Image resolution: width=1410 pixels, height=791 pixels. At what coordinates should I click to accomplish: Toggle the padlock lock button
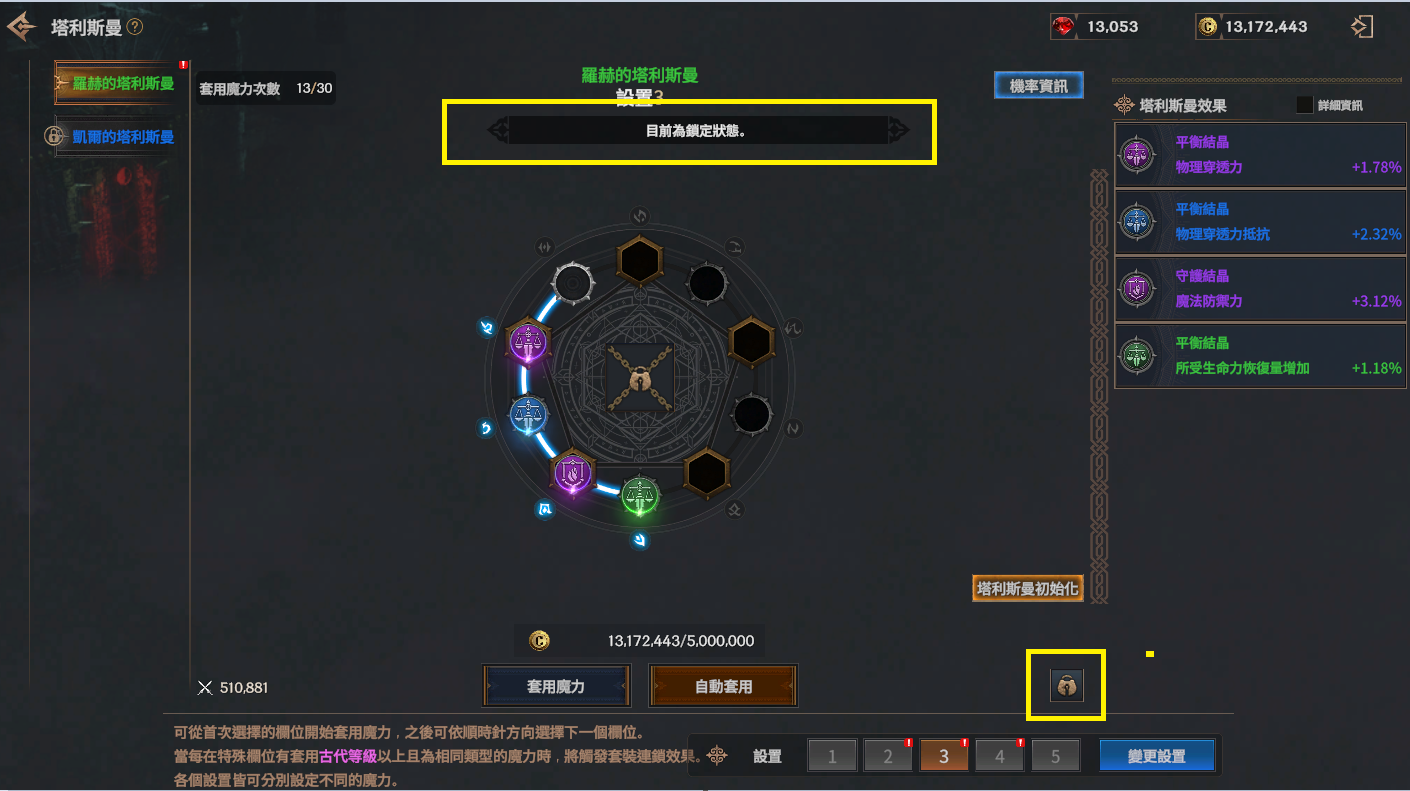point(1066,685)
